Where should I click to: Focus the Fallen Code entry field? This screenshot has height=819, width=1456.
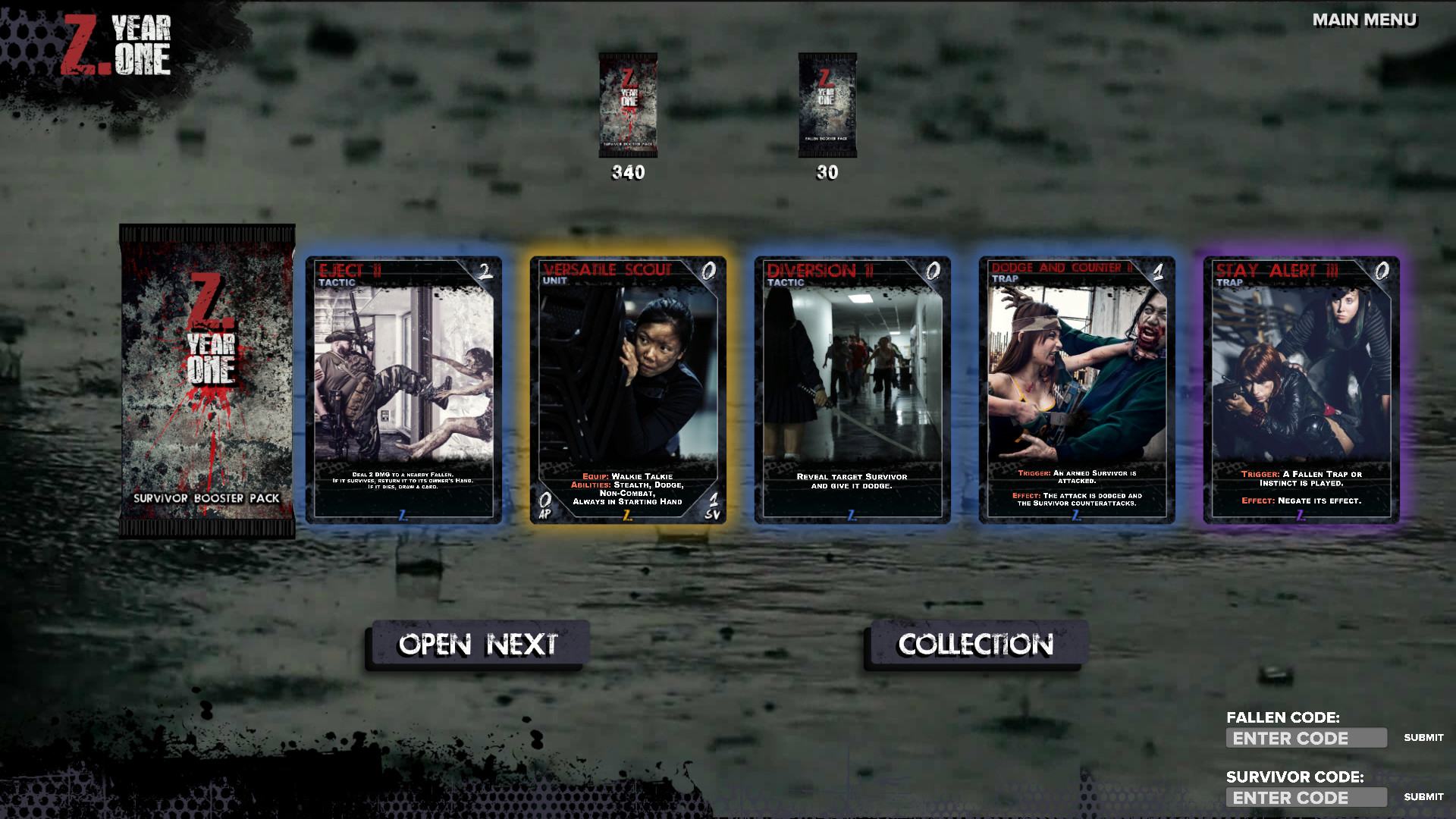tap(1306, 738)
